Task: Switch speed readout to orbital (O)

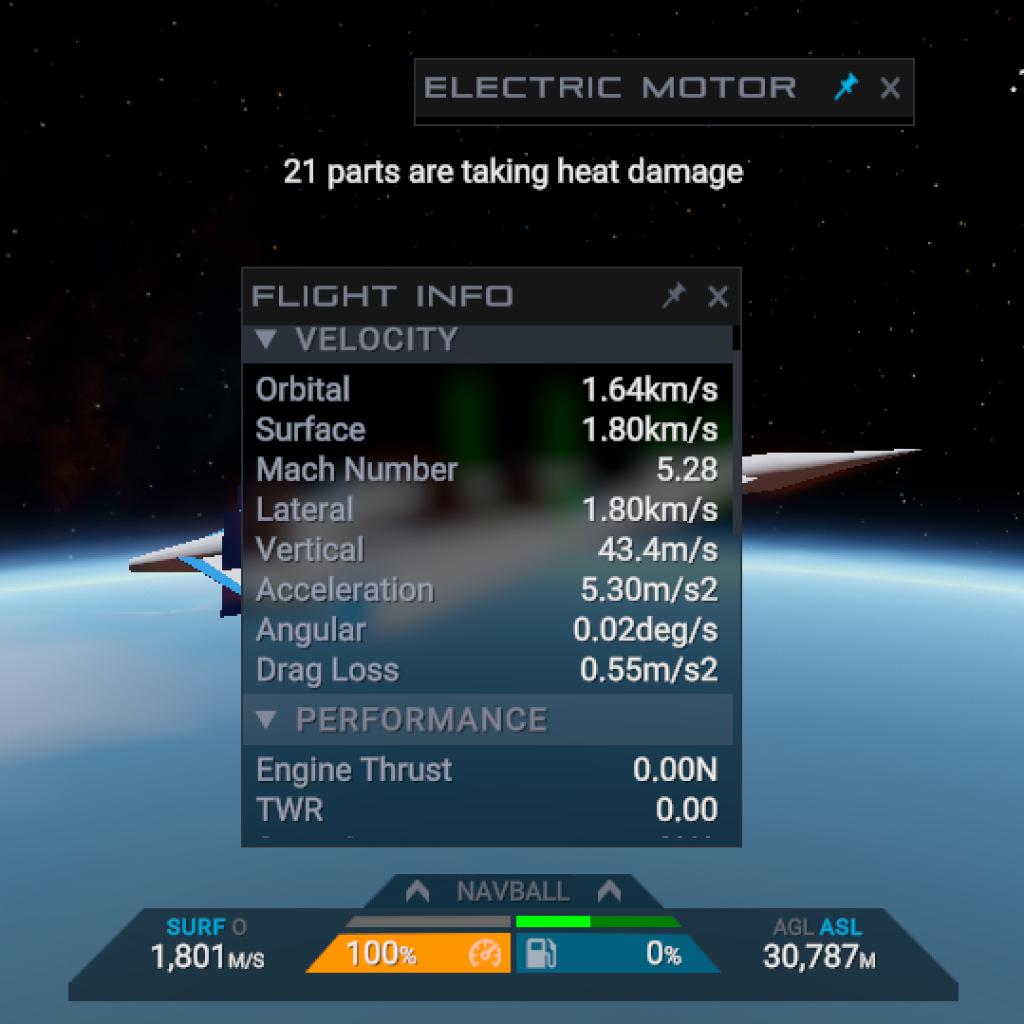Action: tap(239, 928)
